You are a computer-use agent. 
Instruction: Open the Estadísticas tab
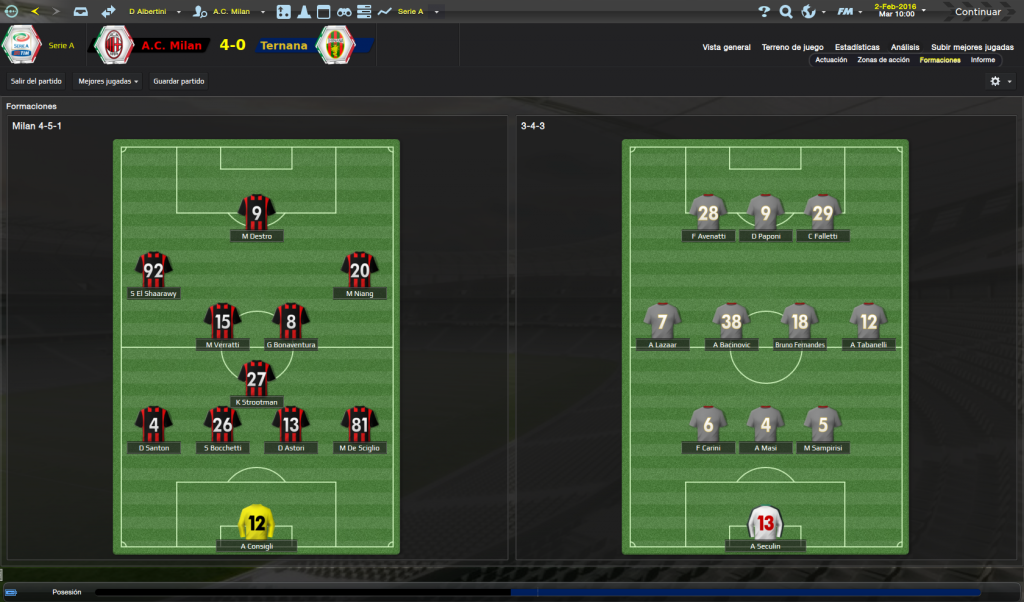coord(857,47)
